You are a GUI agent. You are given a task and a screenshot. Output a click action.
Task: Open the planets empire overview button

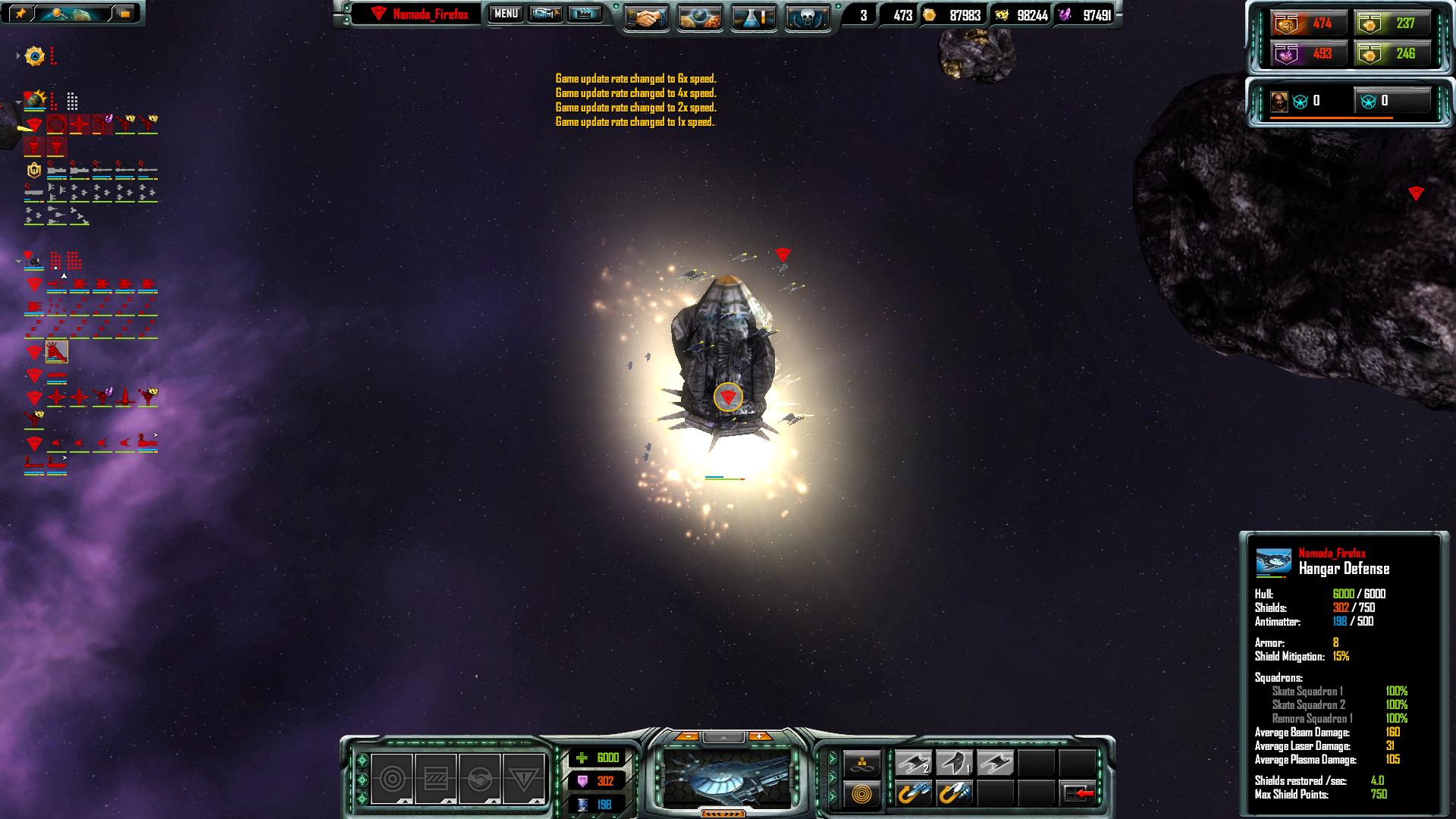coord(700,17)
